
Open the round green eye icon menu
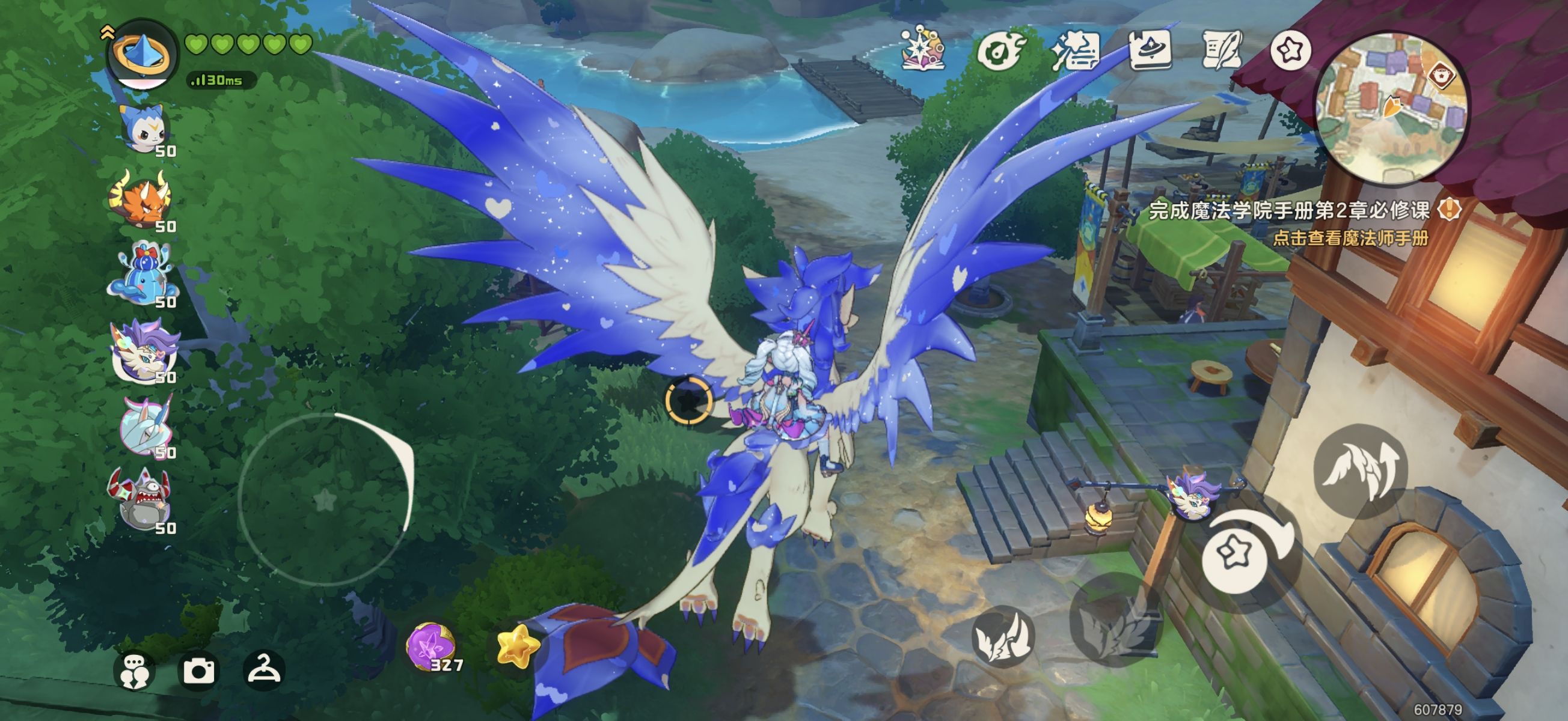pos(1000,50)
